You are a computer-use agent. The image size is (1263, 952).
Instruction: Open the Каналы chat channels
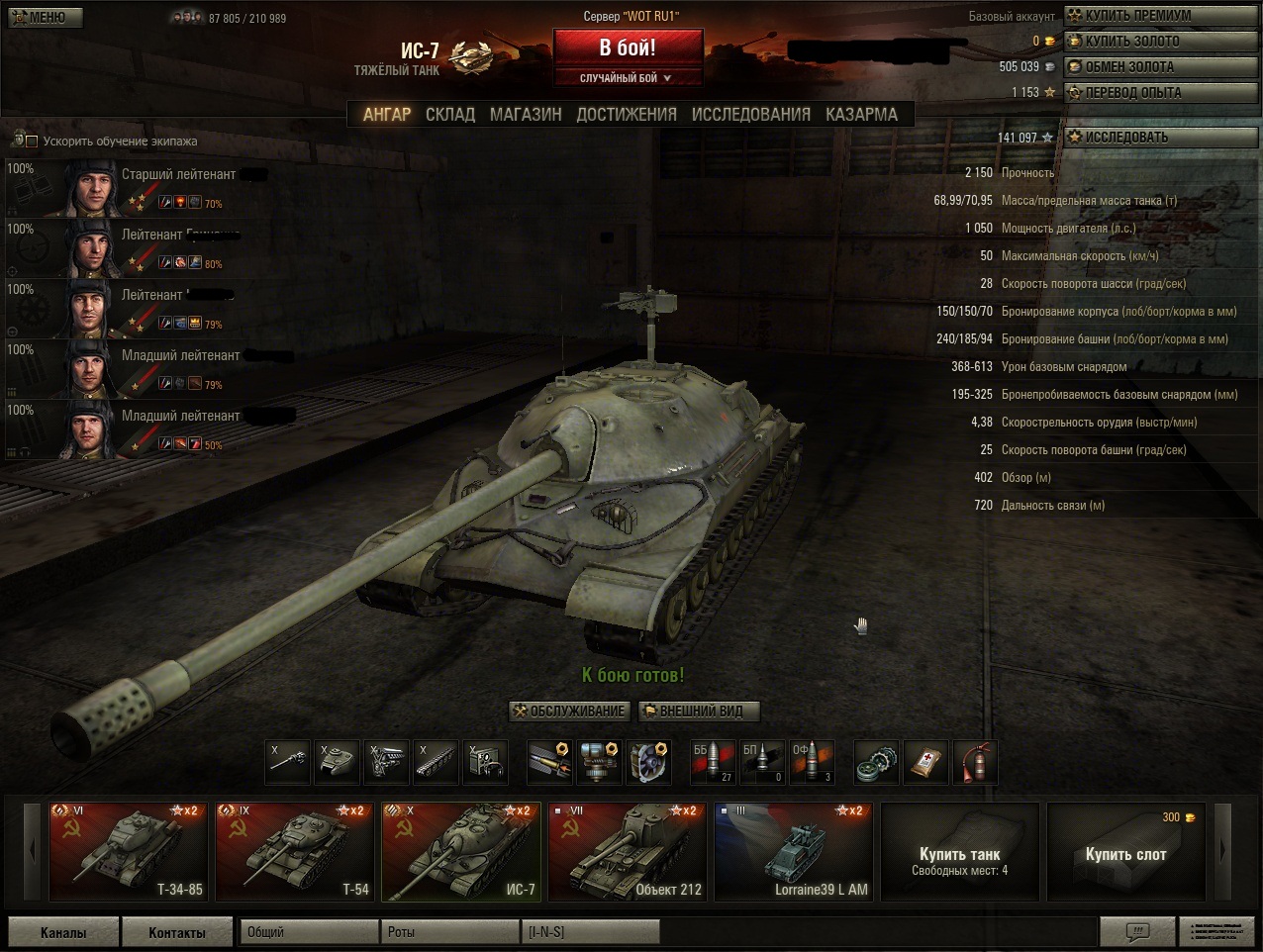tap(63, 932)
